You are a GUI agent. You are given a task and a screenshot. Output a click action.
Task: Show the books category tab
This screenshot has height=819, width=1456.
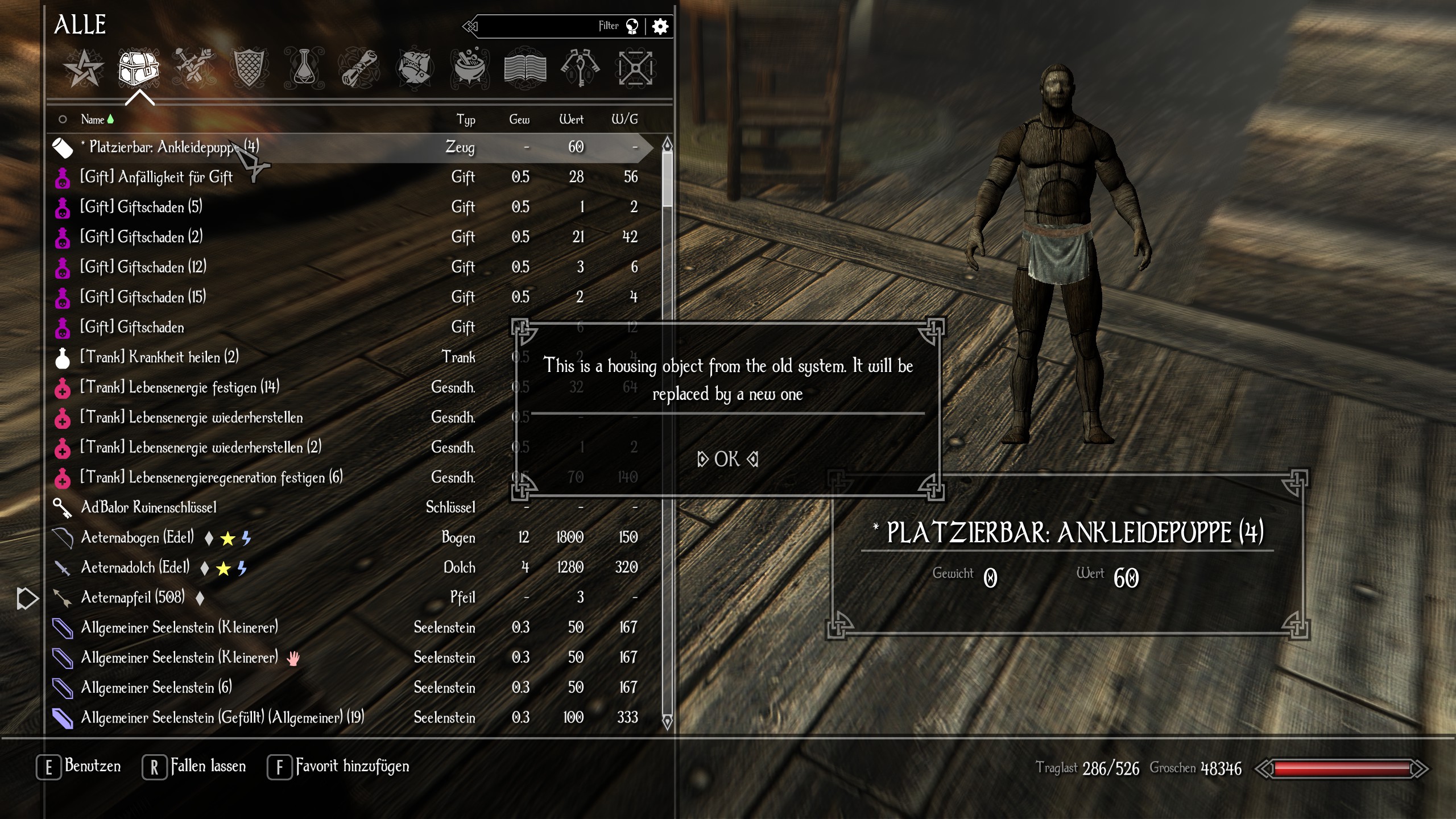[525, 69]
